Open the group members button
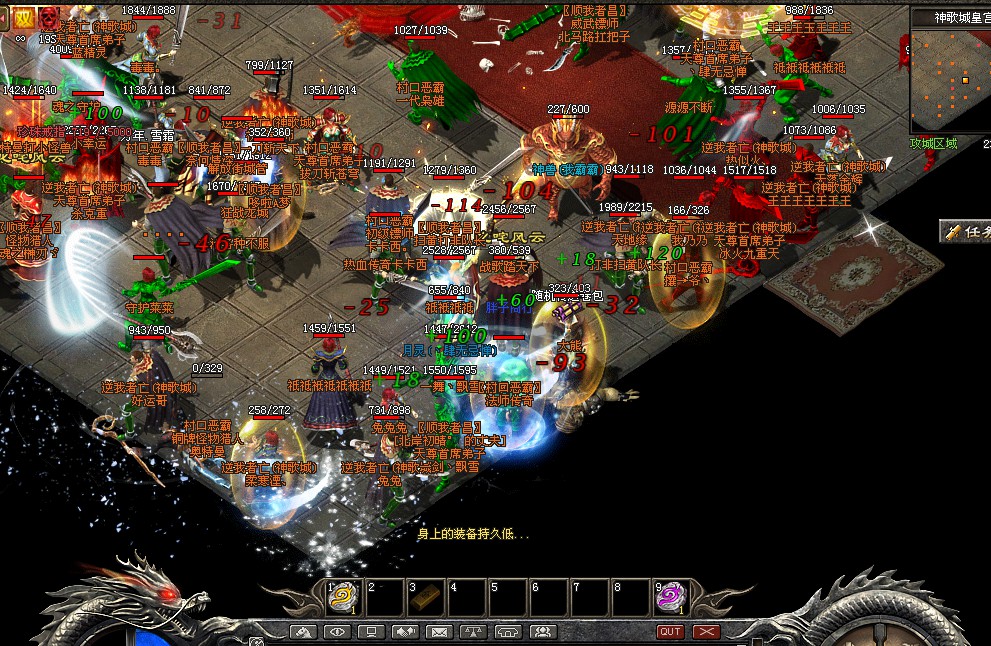Viewport: 991px width, 646px height. [542, 632]
